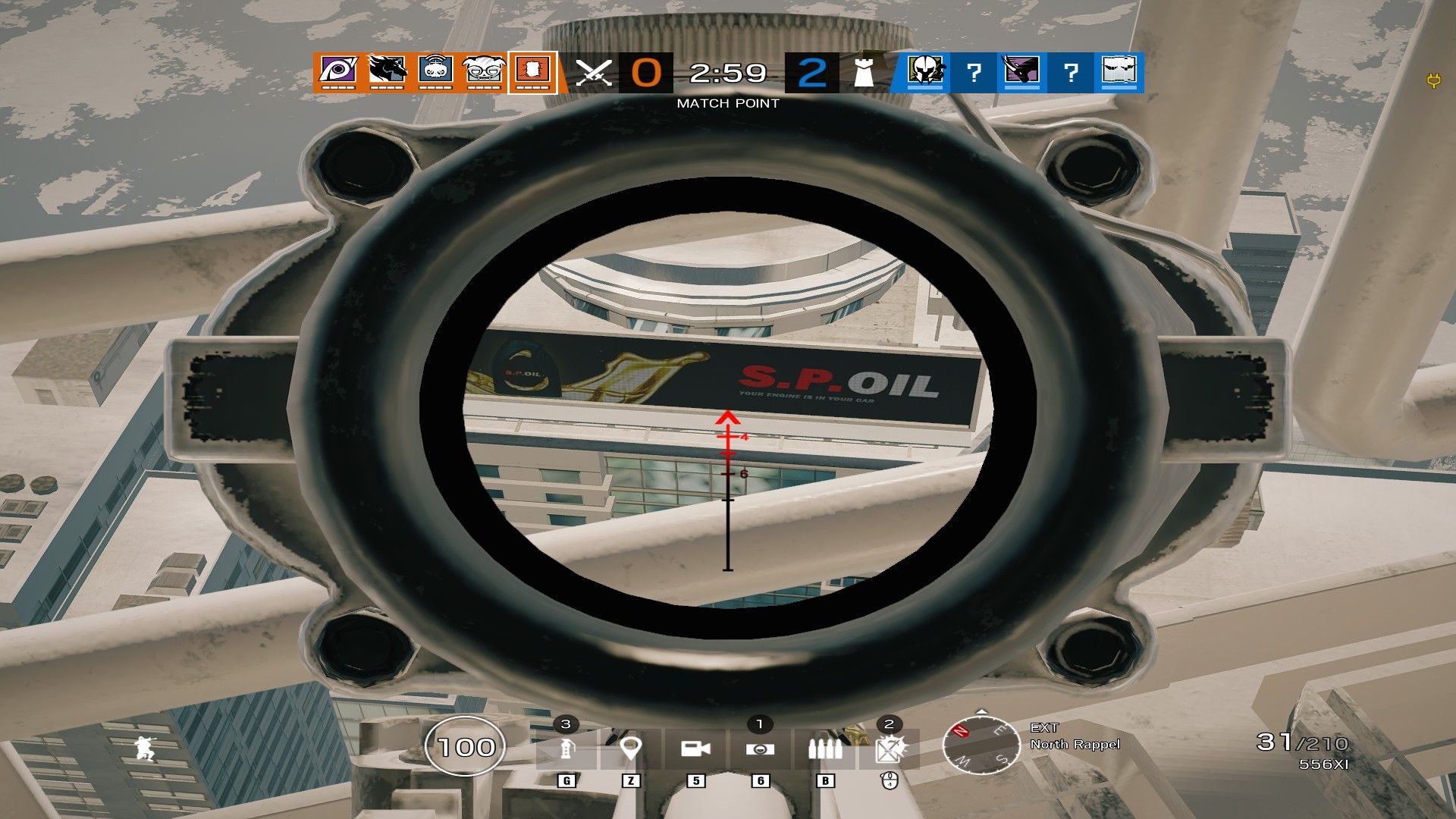Click the bullets ammo icon bound to B

[827, 747]
